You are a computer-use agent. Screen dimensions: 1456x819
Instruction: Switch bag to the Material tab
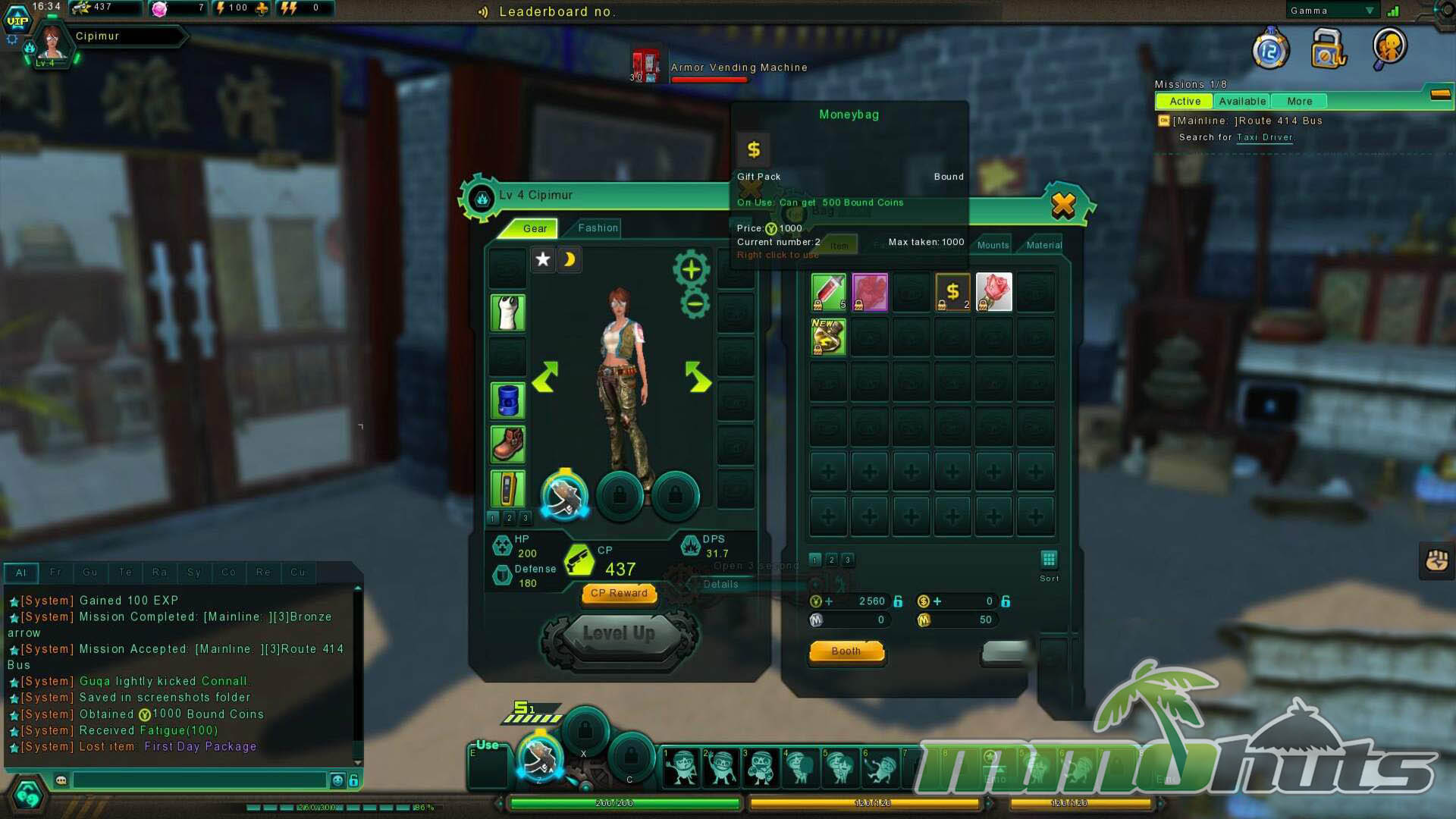tap(1043, 245)
